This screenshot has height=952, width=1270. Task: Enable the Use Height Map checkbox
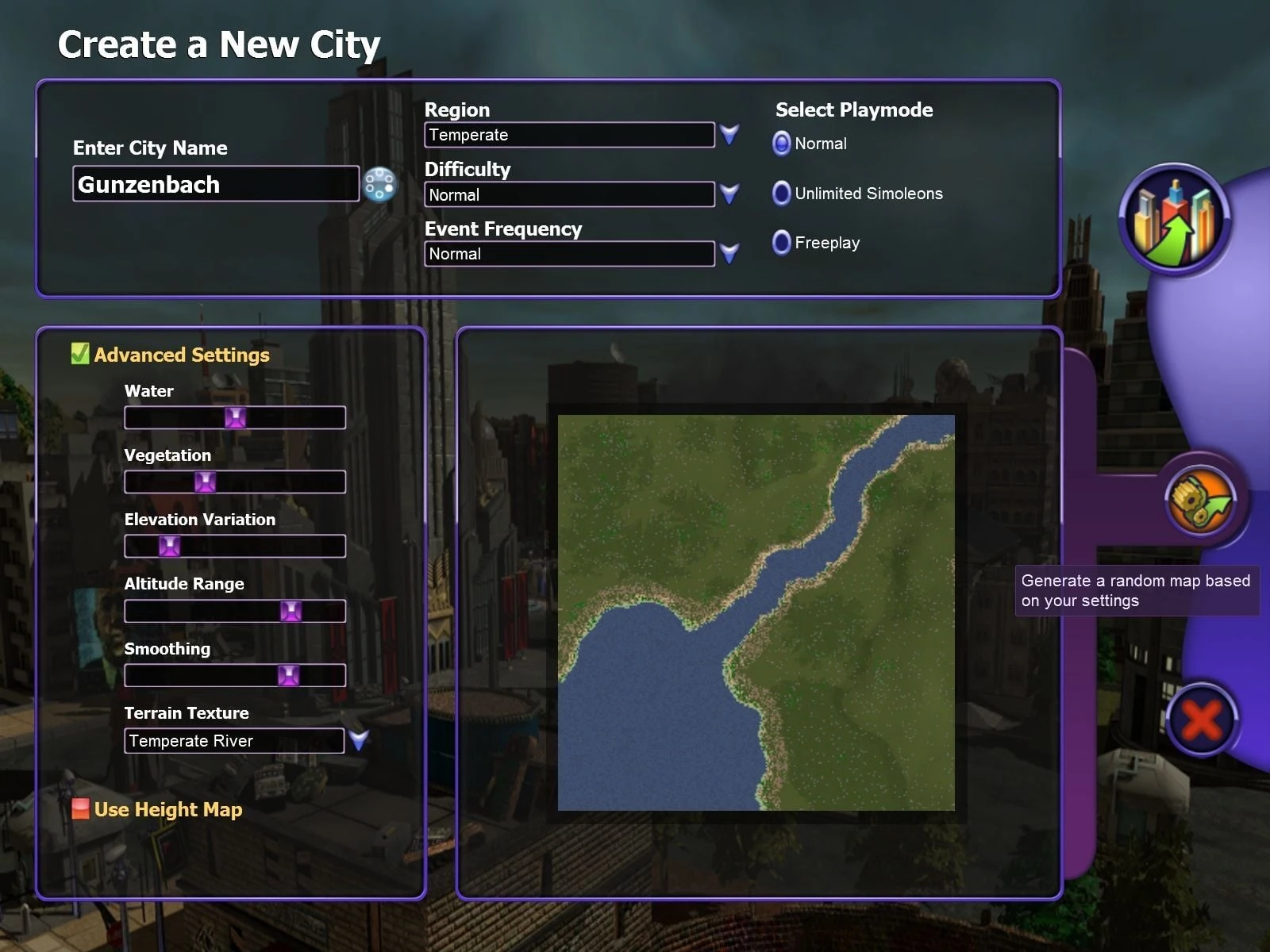[x=80, y=809]
